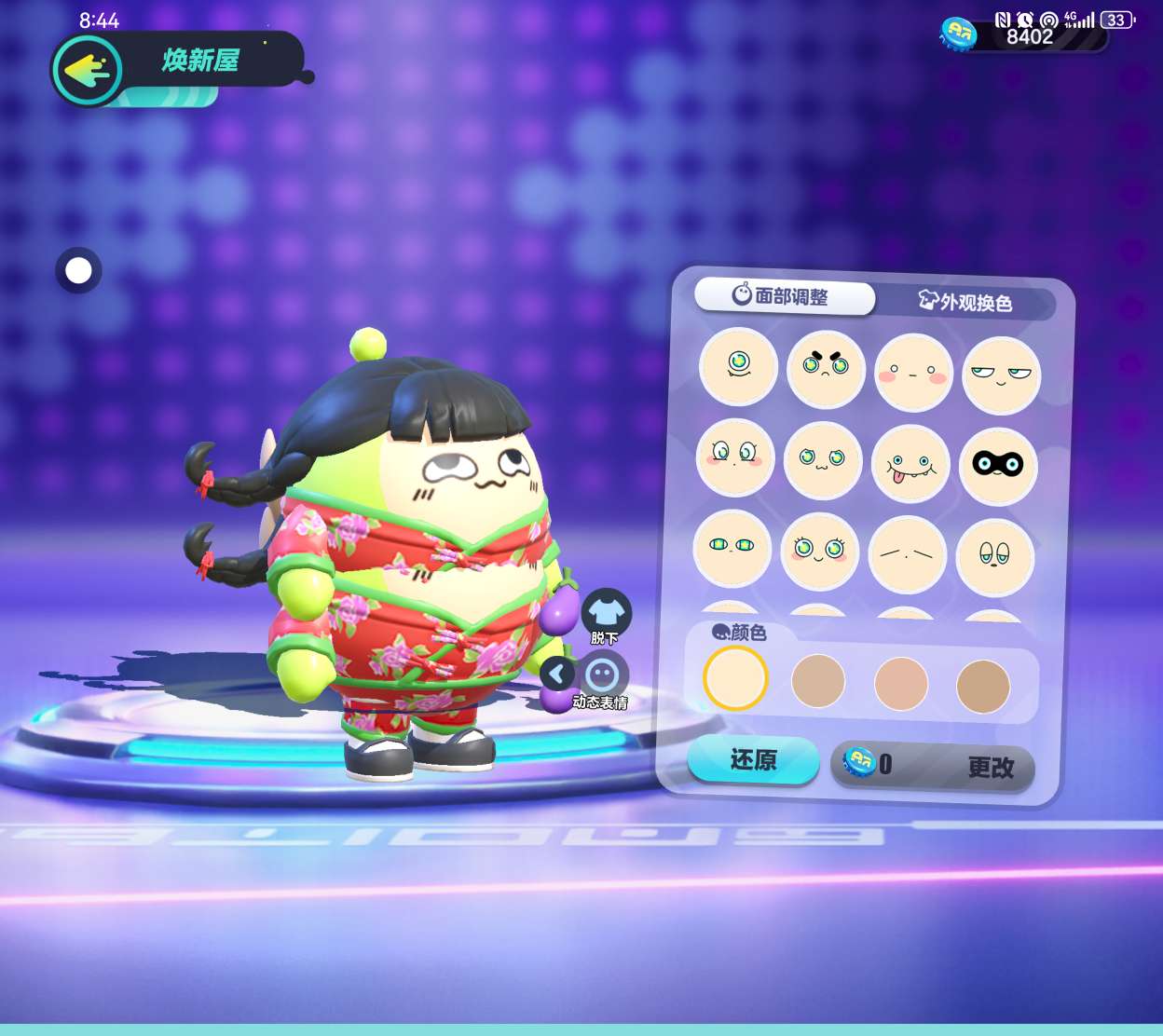
Task: Open the bottle-cap currency counter showing 8402
Action: [1023, 36]
